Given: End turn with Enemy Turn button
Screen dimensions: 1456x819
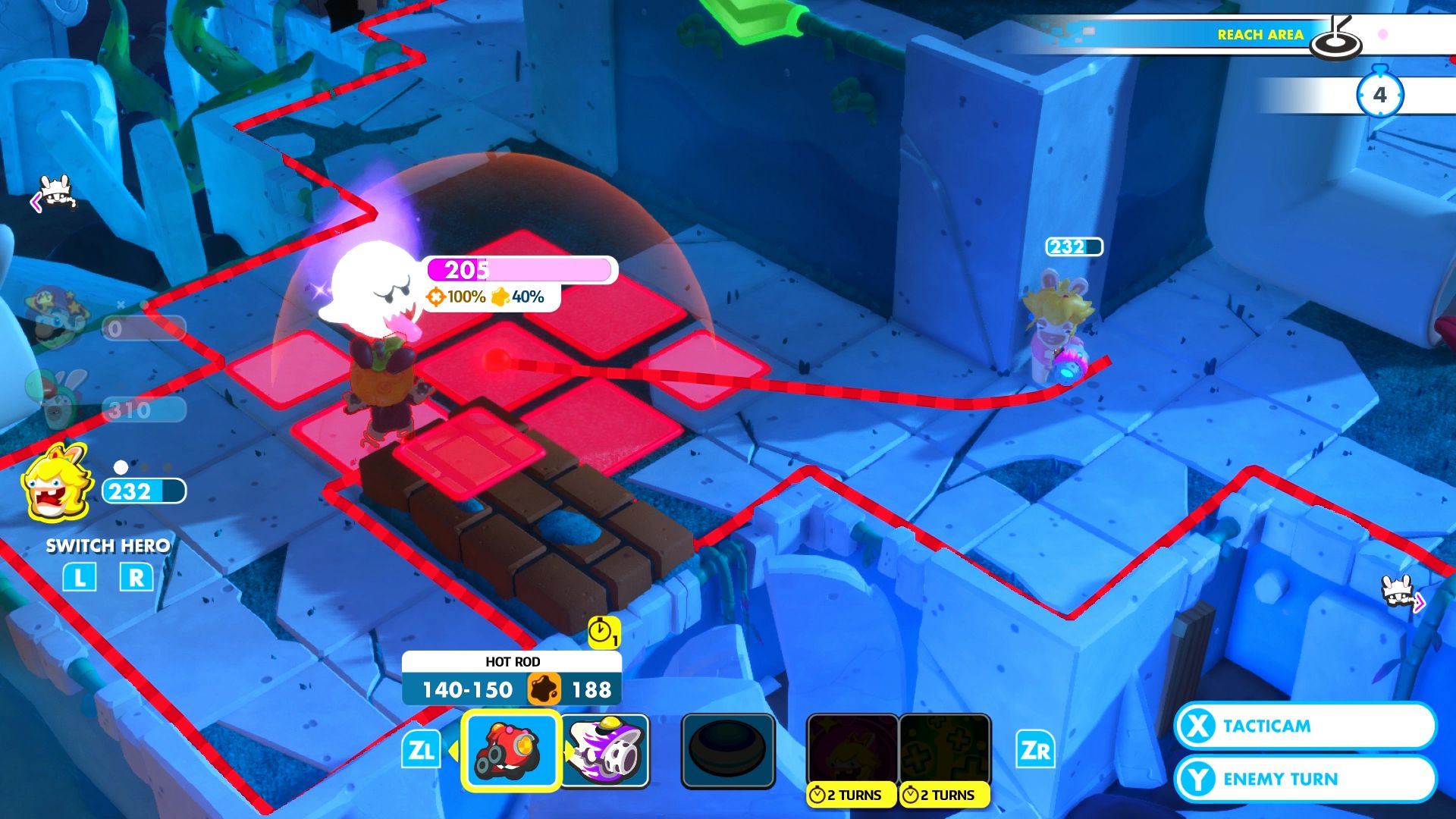Looking at the screenshot, I should tap(1304, 779).
